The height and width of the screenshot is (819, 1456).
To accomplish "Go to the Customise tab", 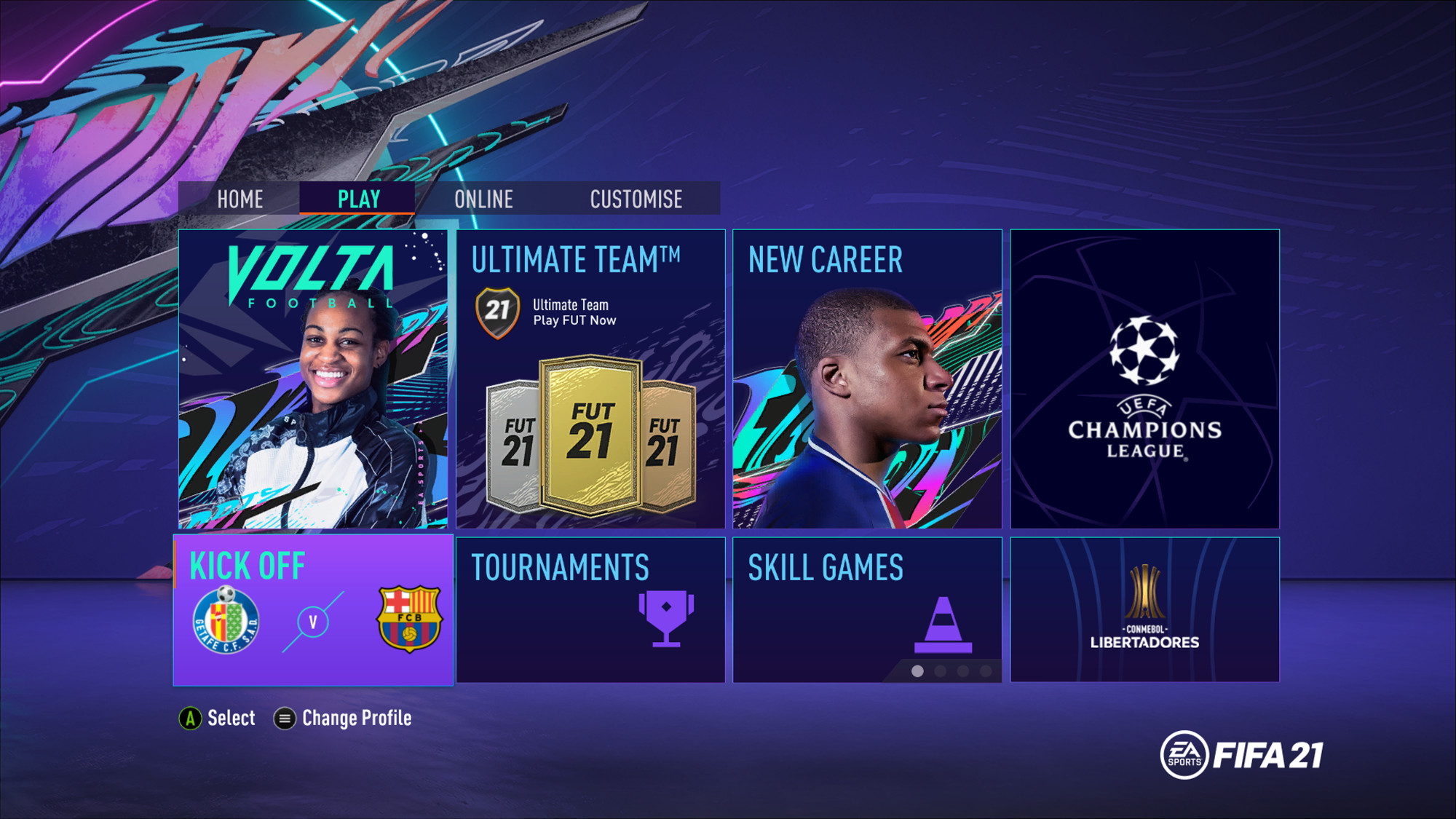I will click(636, 199).
